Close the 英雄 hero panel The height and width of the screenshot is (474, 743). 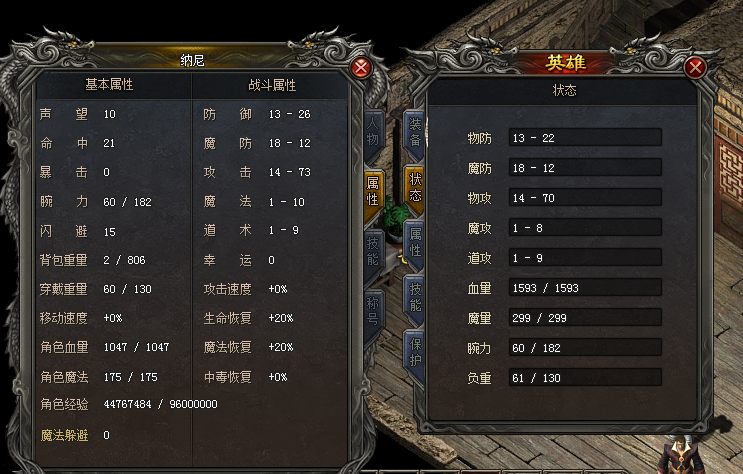(696, 68)
